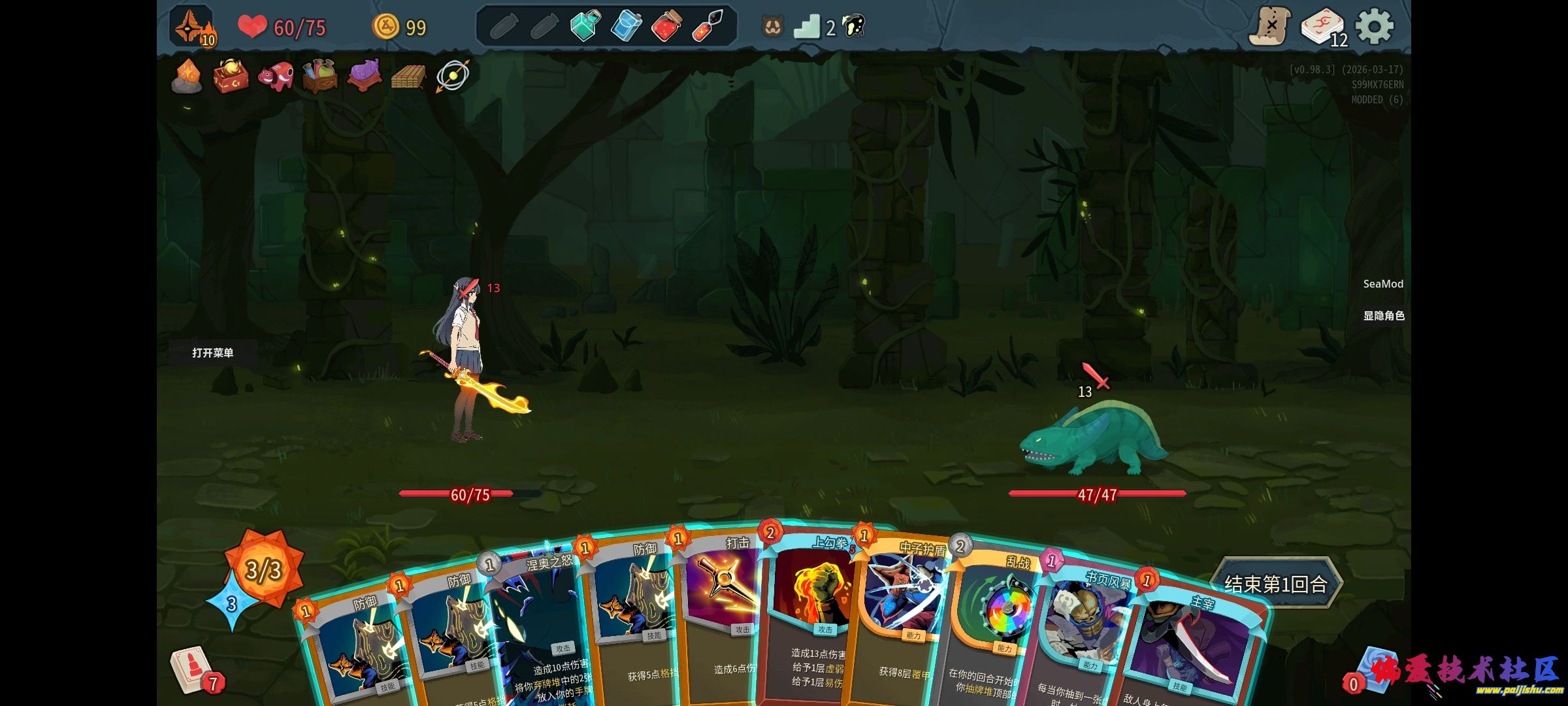Use the teal square potion
Viewport: 1568px width, 706px height.
click(584, 27)
